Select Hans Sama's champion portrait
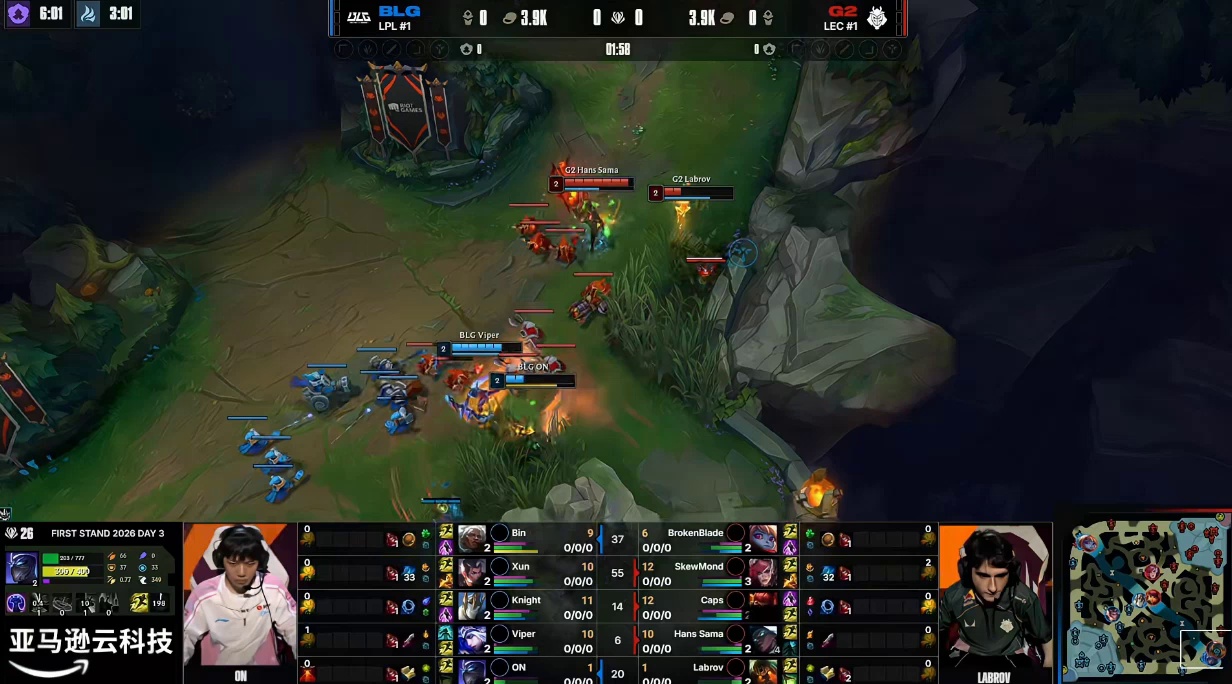The width and height of the screenshot is (1232, 684). [x=764, y=639]
